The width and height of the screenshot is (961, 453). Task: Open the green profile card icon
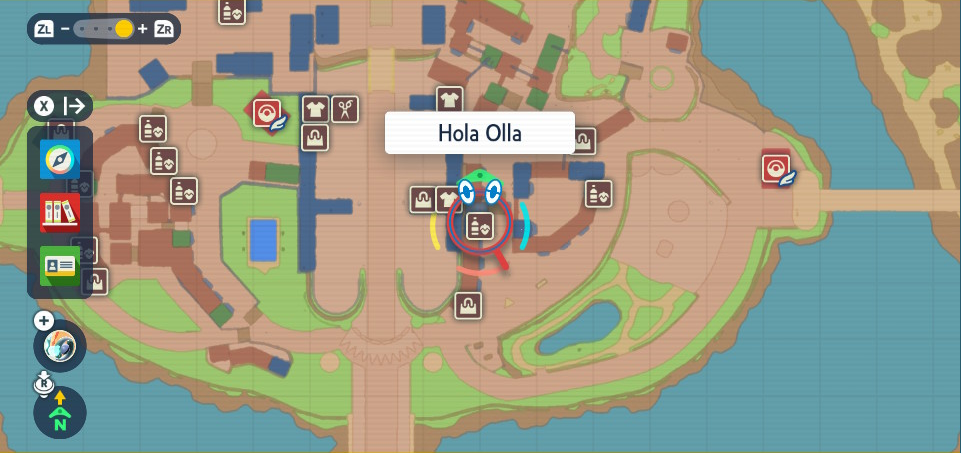click(59, 265)
